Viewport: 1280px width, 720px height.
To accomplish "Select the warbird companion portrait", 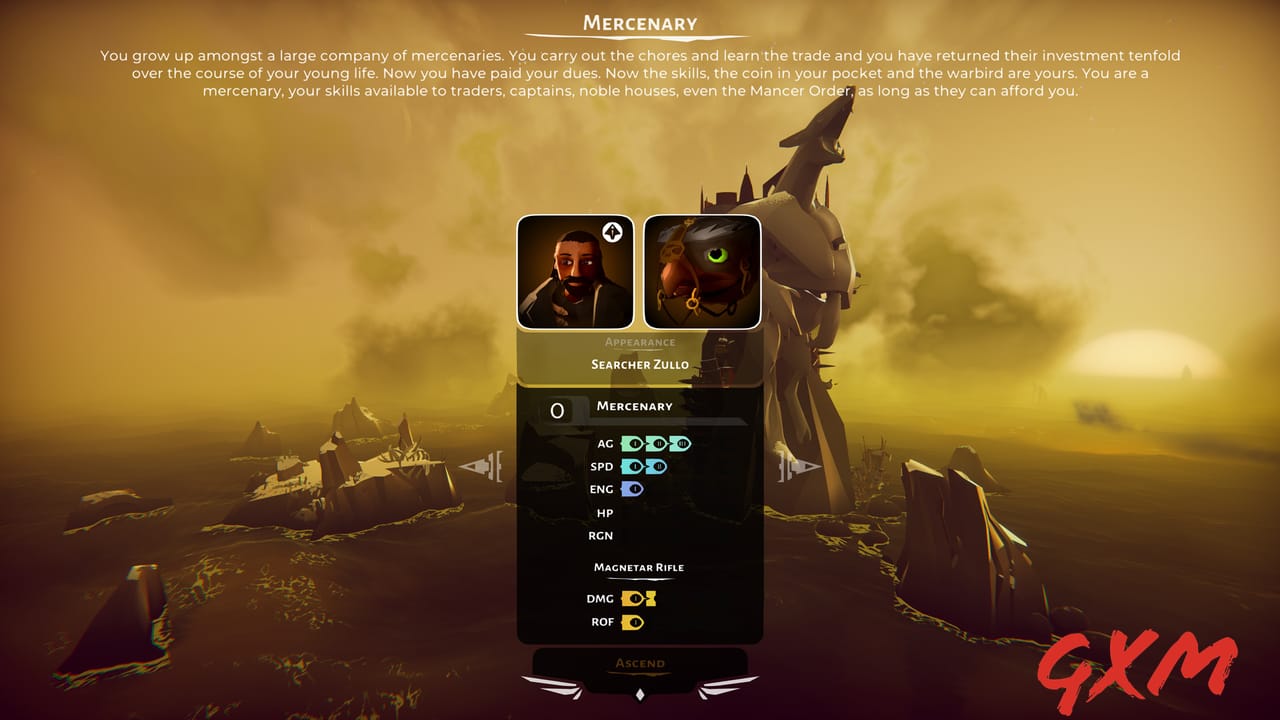I will click(701, 271).
